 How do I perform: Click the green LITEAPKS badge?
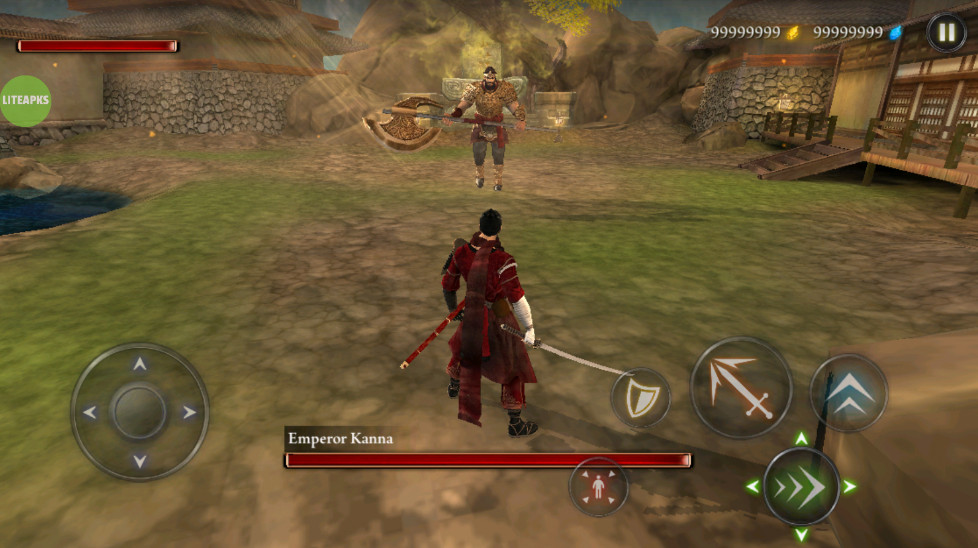tap(25, 101)
